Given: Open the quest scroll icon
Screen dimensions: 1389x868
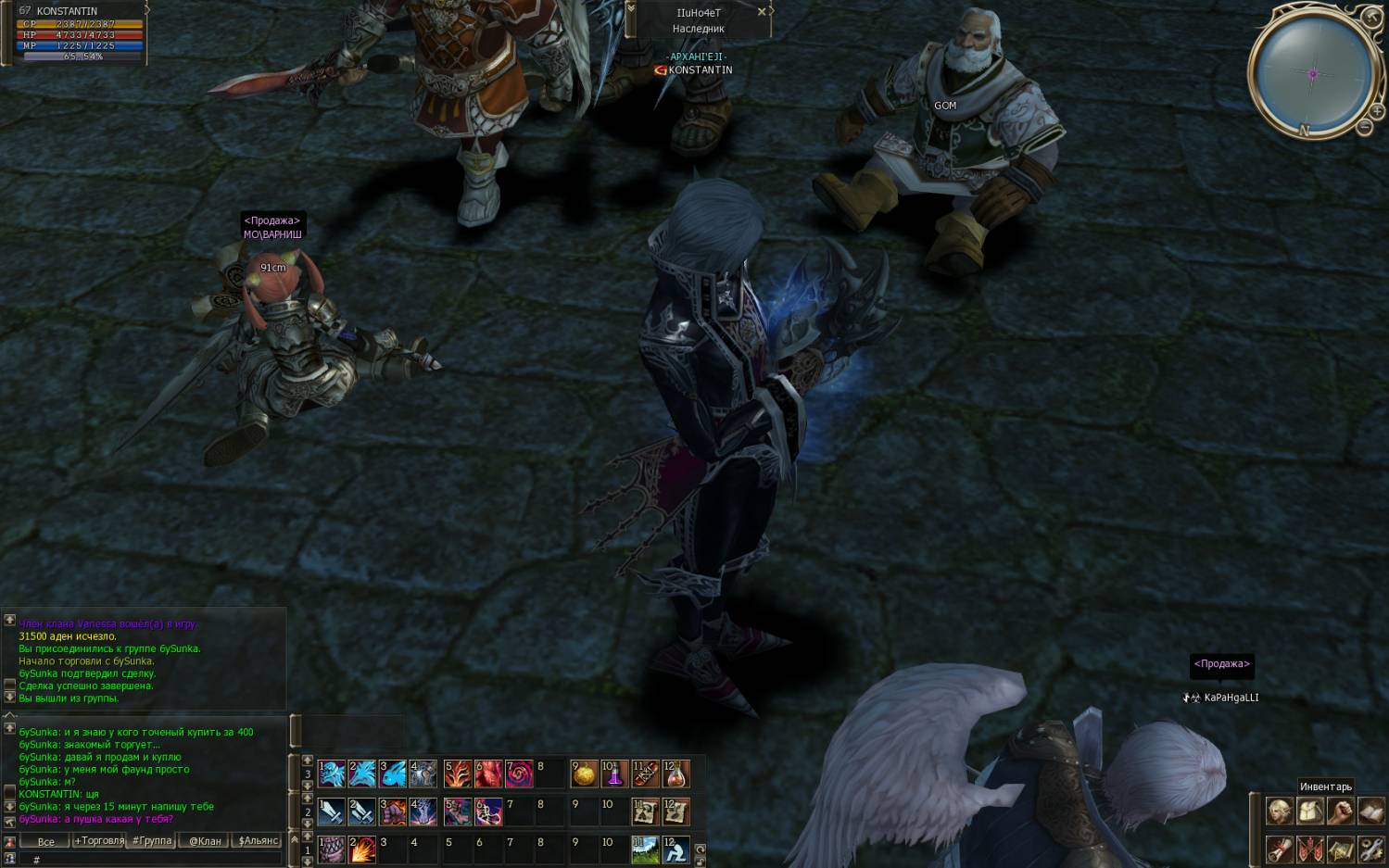Looking at the screenshot, I should pyautogui.click(x=1280, y=848).
